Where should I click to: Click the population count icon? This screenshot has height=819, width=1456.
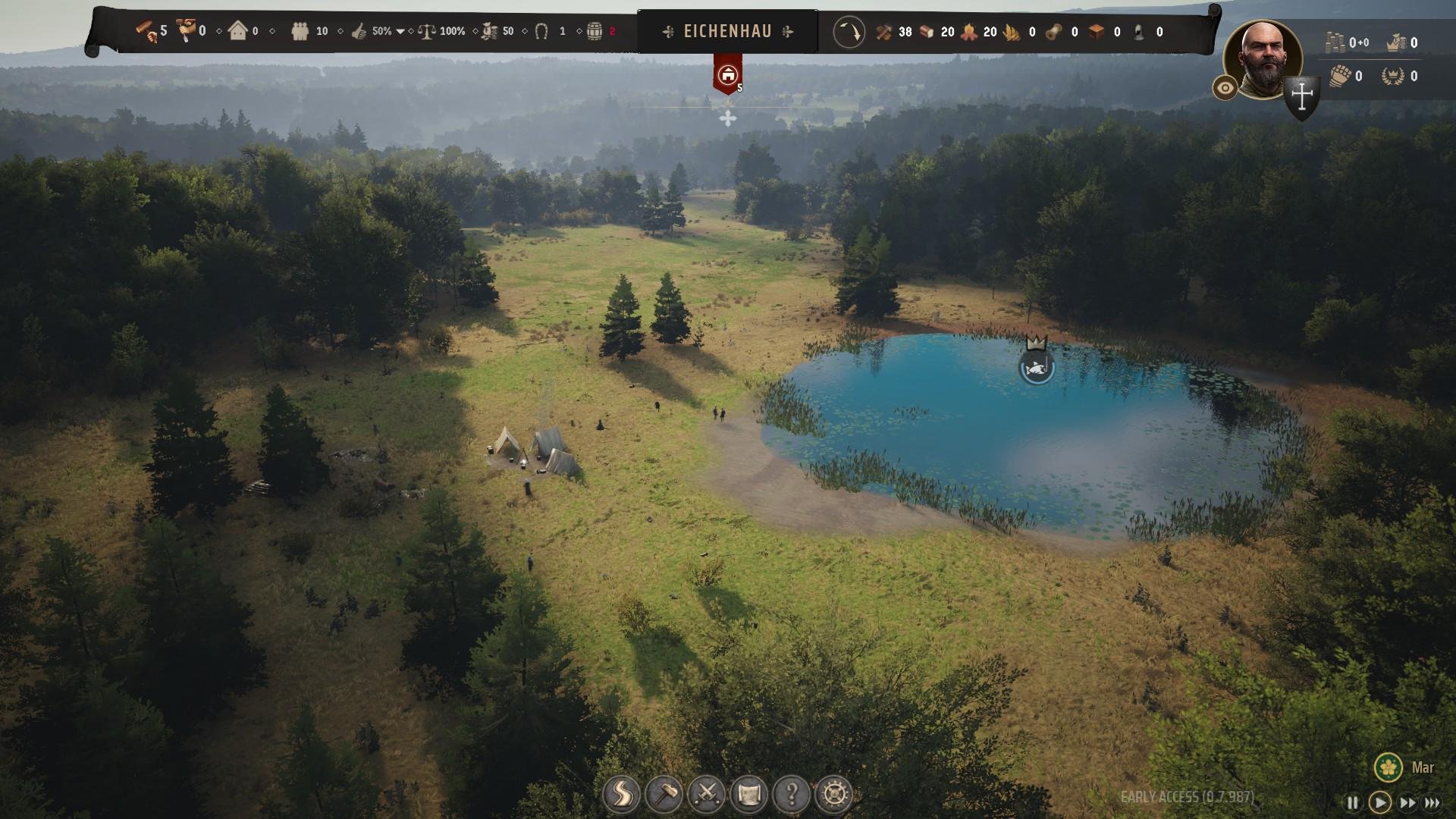pos(300,31)
